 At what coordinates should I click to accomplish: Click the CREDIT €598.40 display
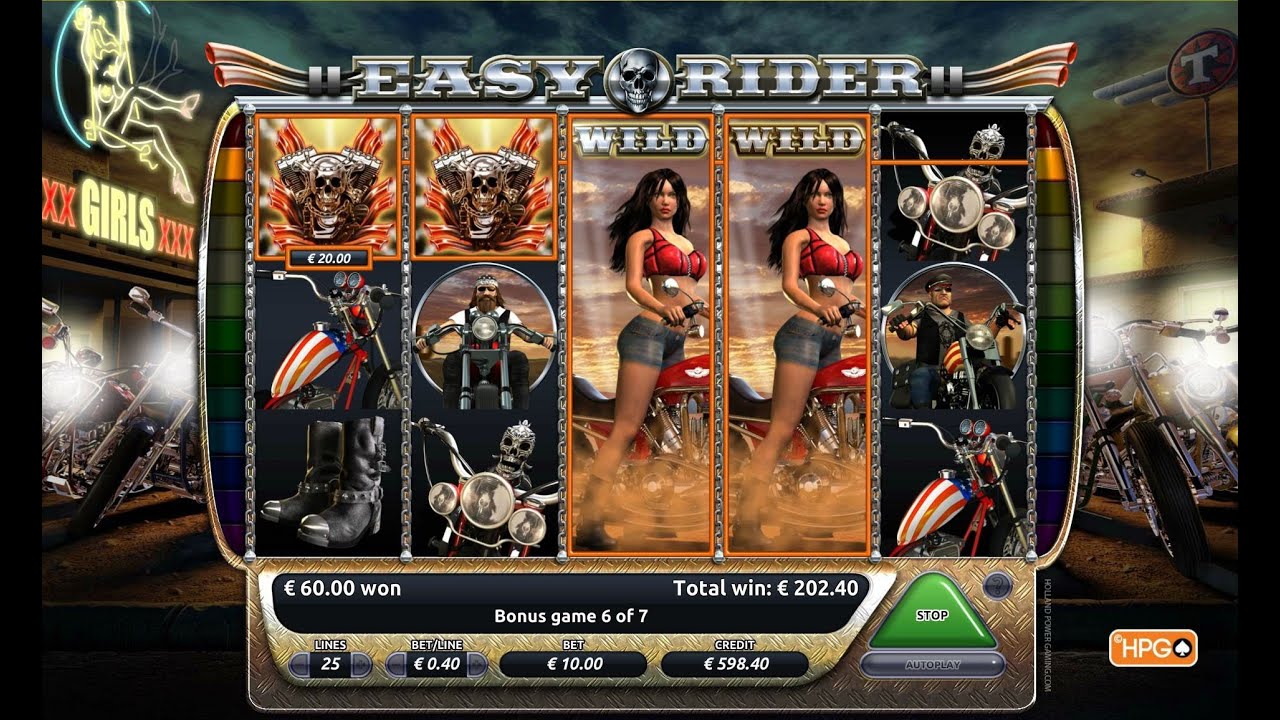click(x=733, y=662)
